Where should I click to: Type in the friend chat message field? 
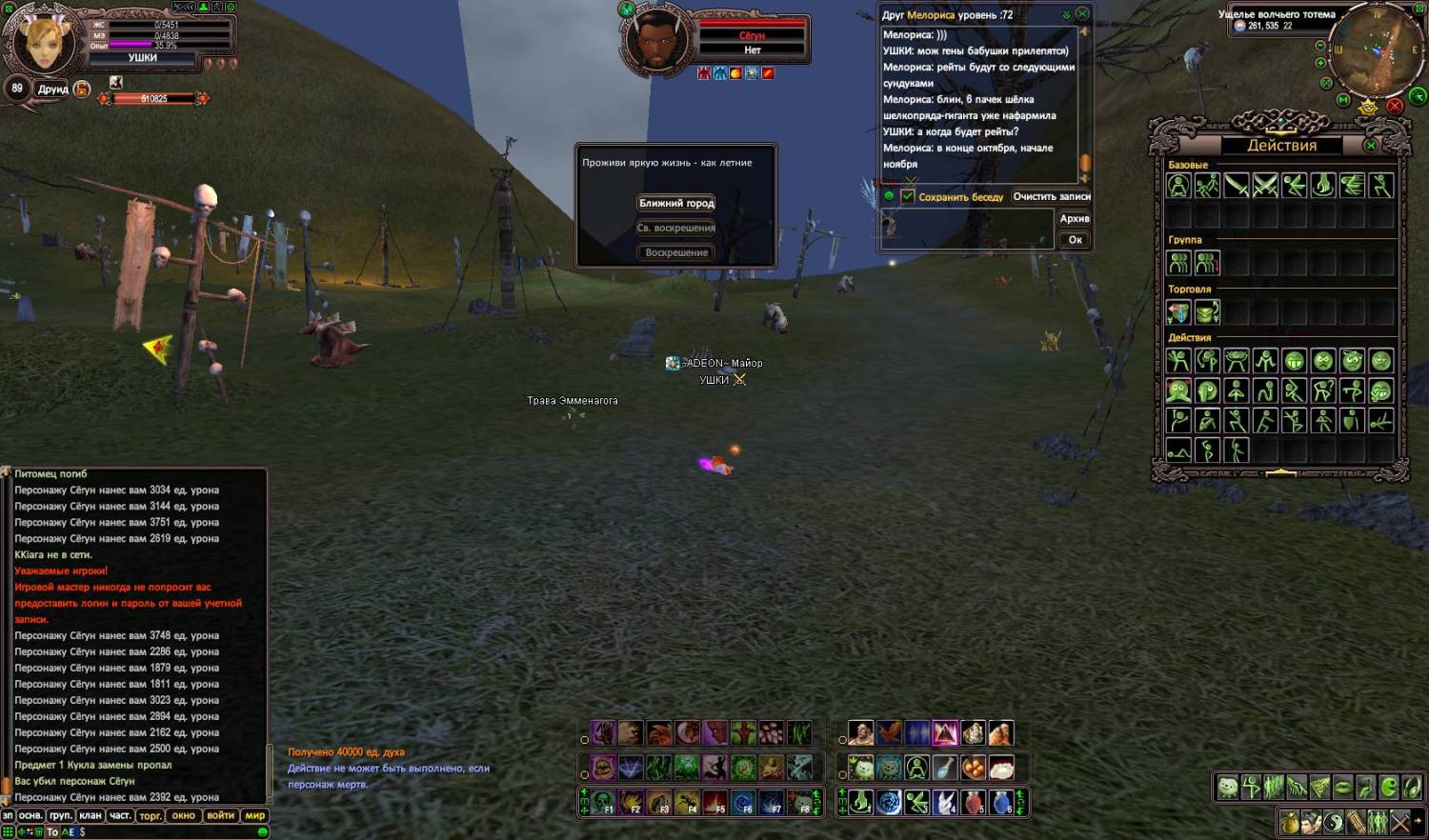click(x=967, y=229)
